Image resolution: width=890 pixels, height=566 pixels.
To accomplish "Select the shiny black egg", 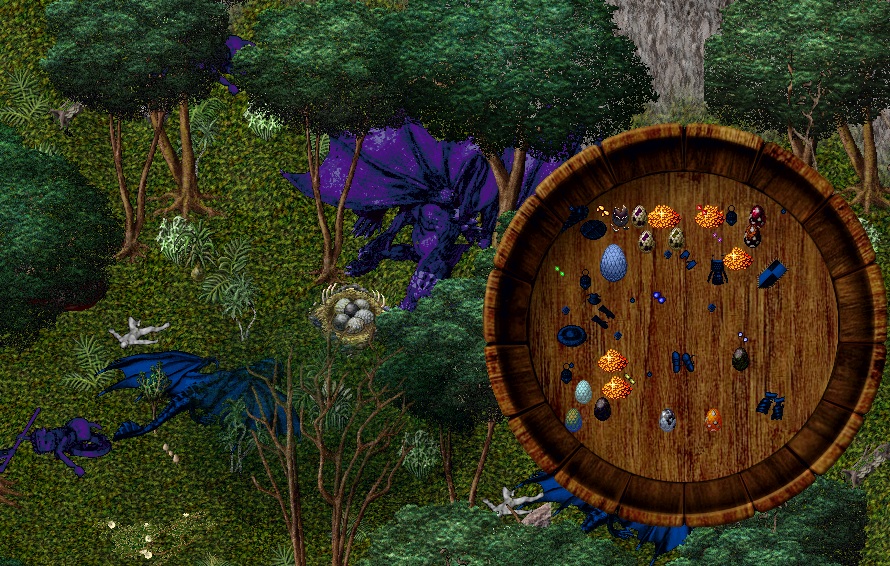I will click(602, 408).
